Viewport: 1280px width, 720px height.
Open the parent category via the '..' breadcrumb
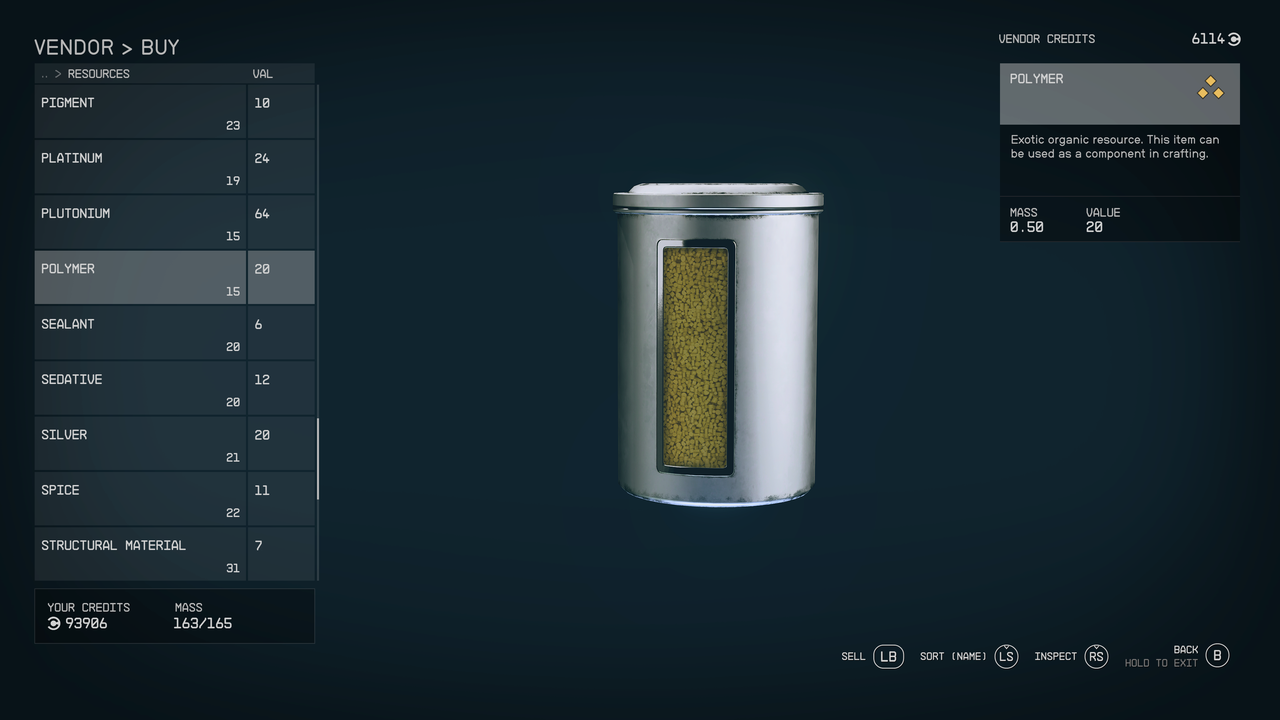(43, 73)
